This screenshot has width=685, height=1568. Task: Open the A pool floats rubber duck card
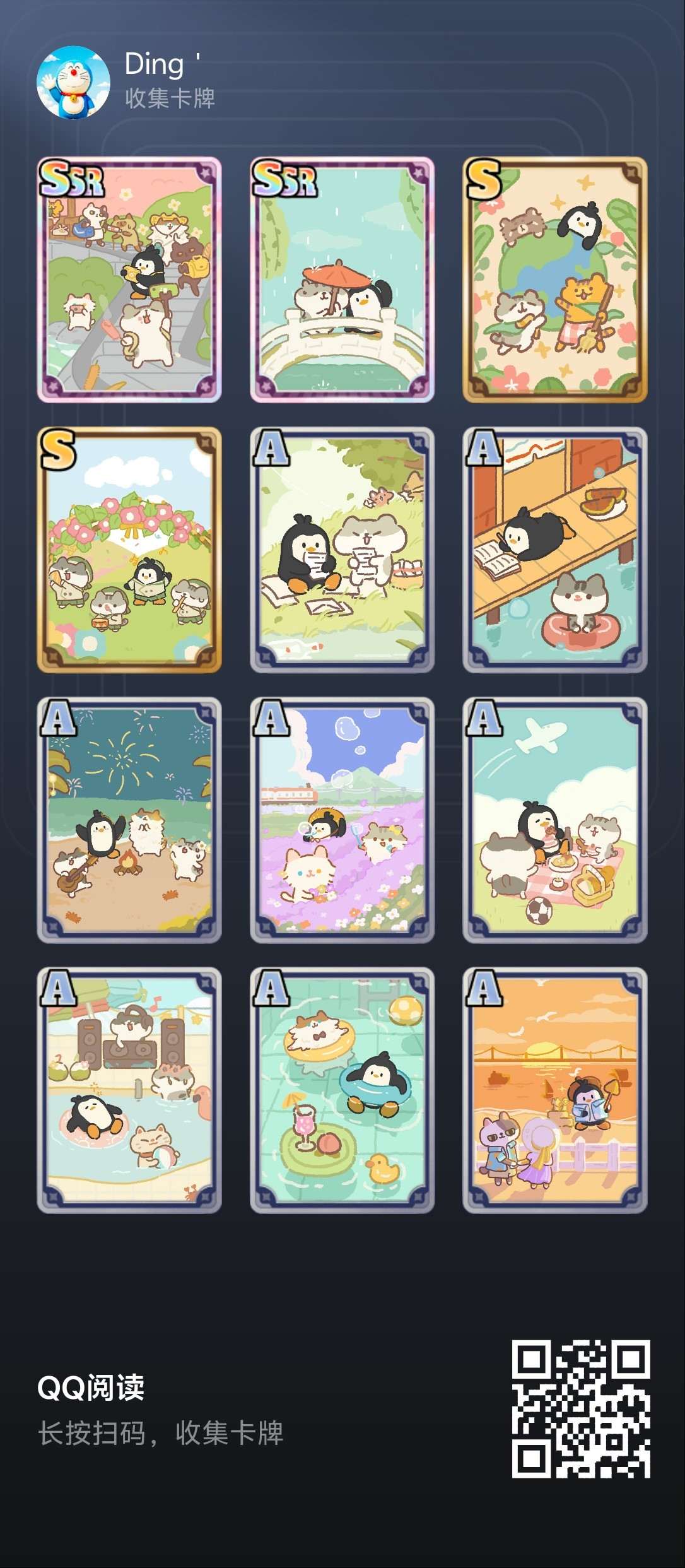pyautogui.click(x=342, y=1090)
